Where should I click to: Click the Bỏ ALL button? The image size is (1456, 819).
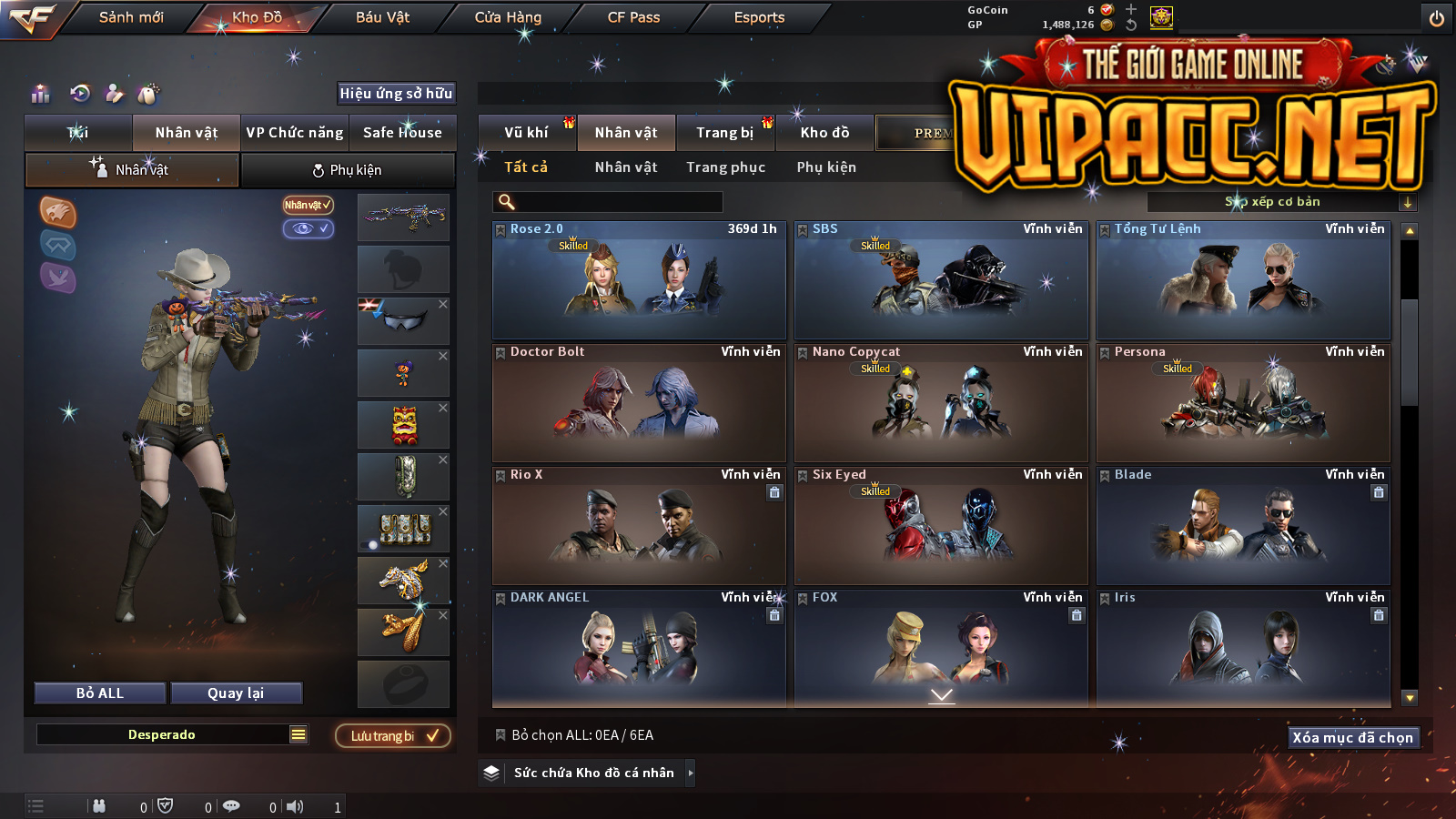tap(100, 693)
